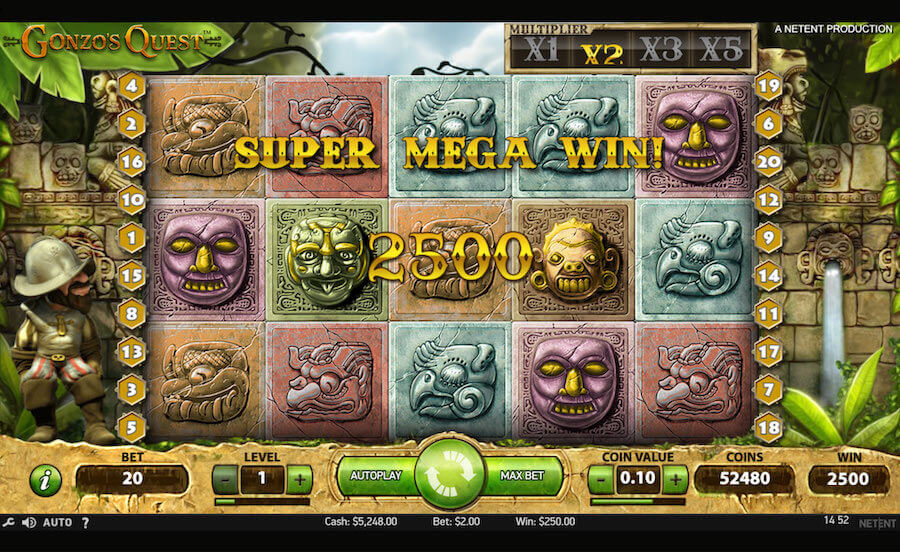The width and height of the screenshot is (900, 552).
Task: Decrease the bet Level
Action: [226, 479]
